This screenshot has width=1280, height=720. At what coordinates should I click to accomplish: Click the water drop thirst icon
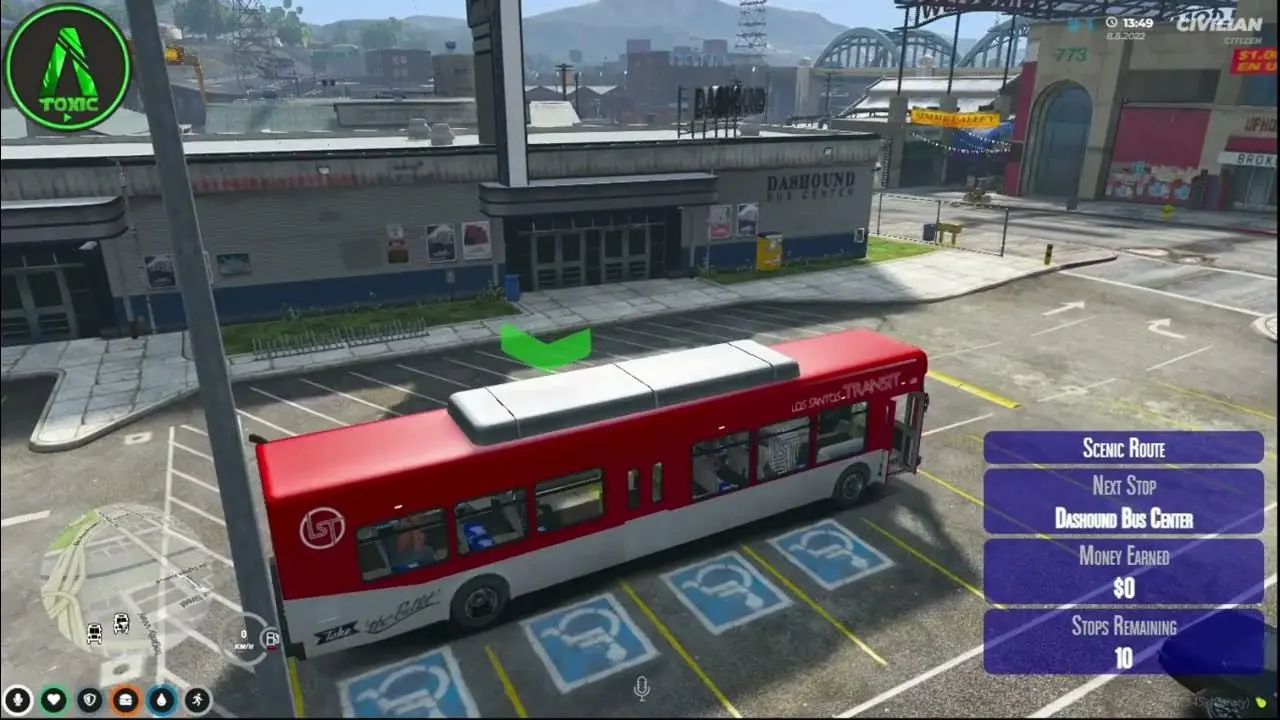coord(162,699)
